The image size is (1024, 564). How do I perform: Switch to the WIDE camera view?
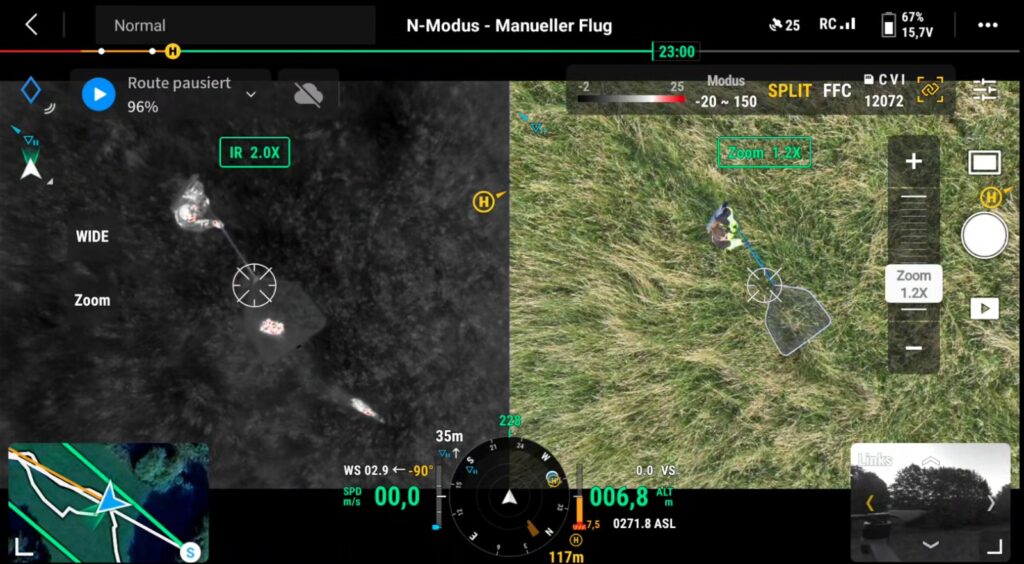click(x=92, y=237)
